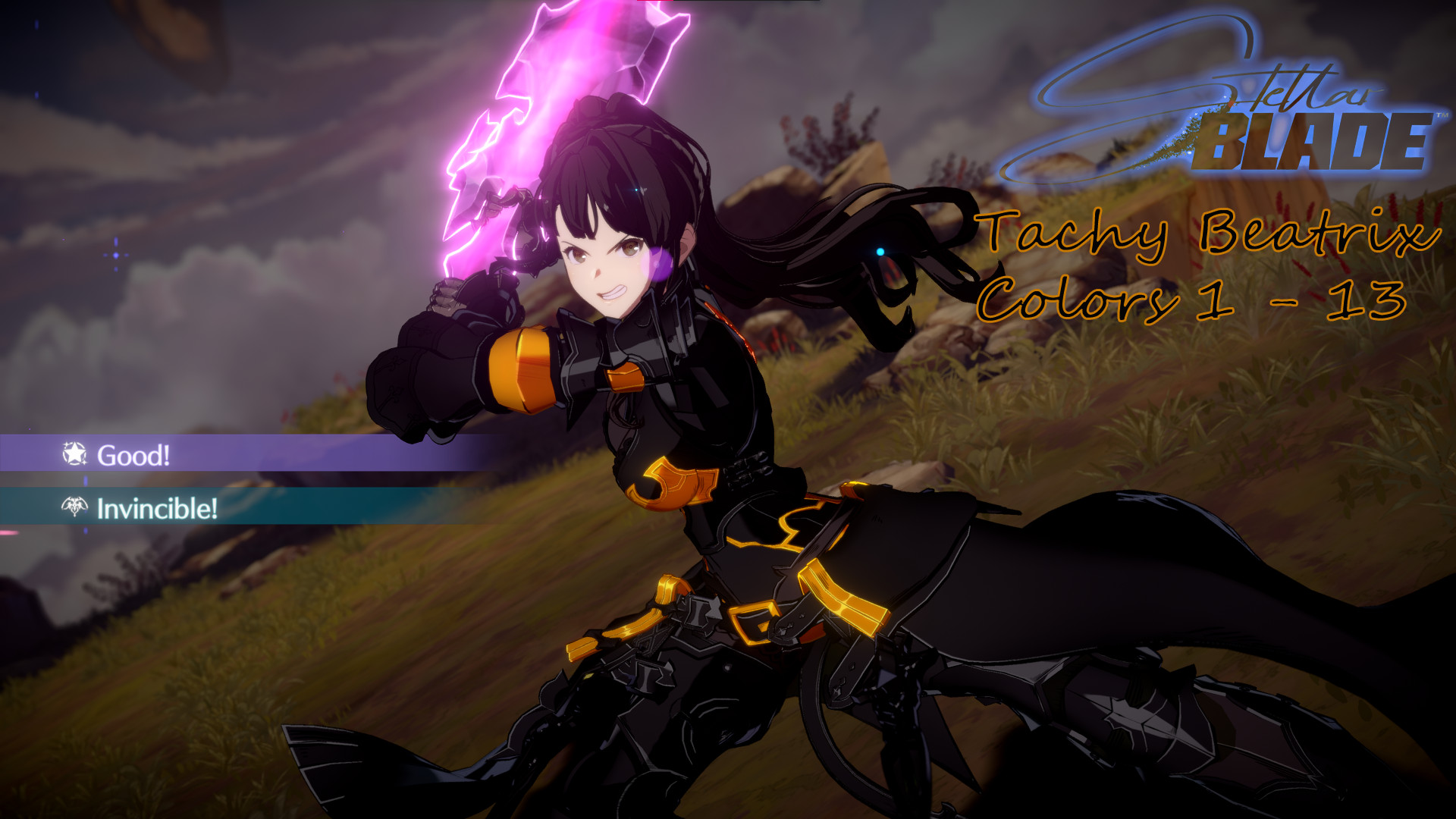Select the pink streak marker at screen left

click(x=8, y=532)
